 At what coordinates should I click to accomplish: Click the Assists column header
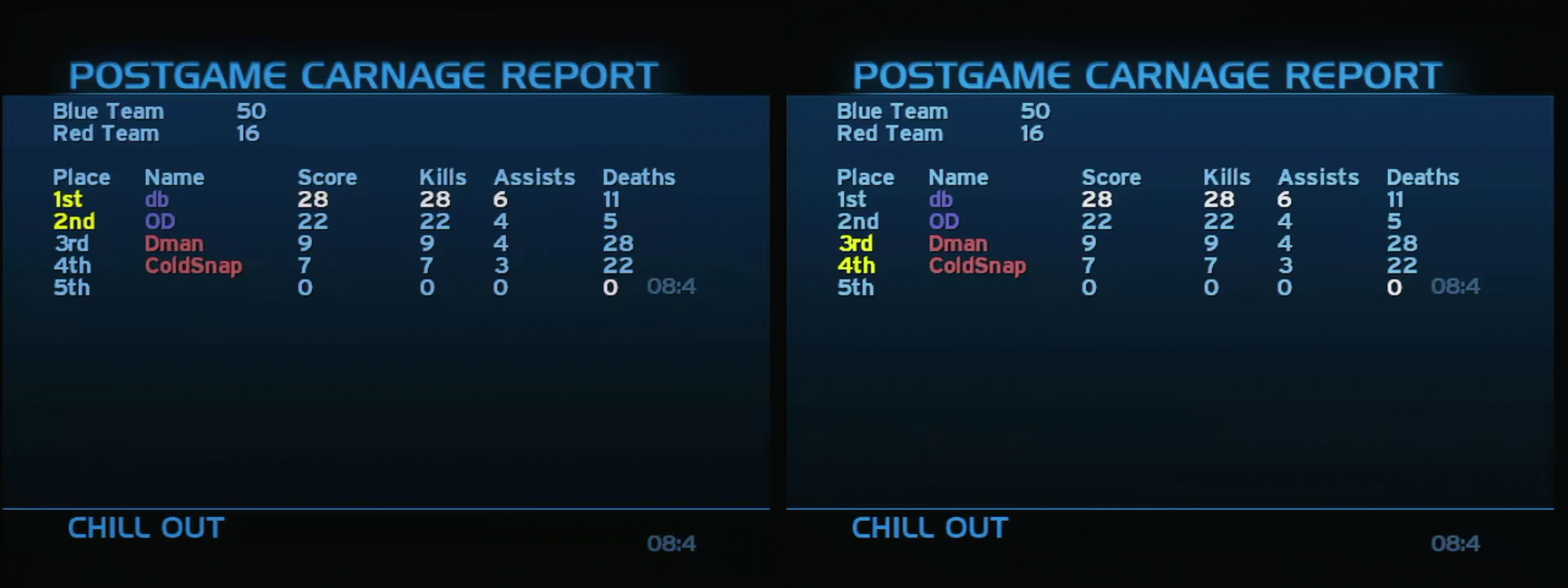point(534,177)
